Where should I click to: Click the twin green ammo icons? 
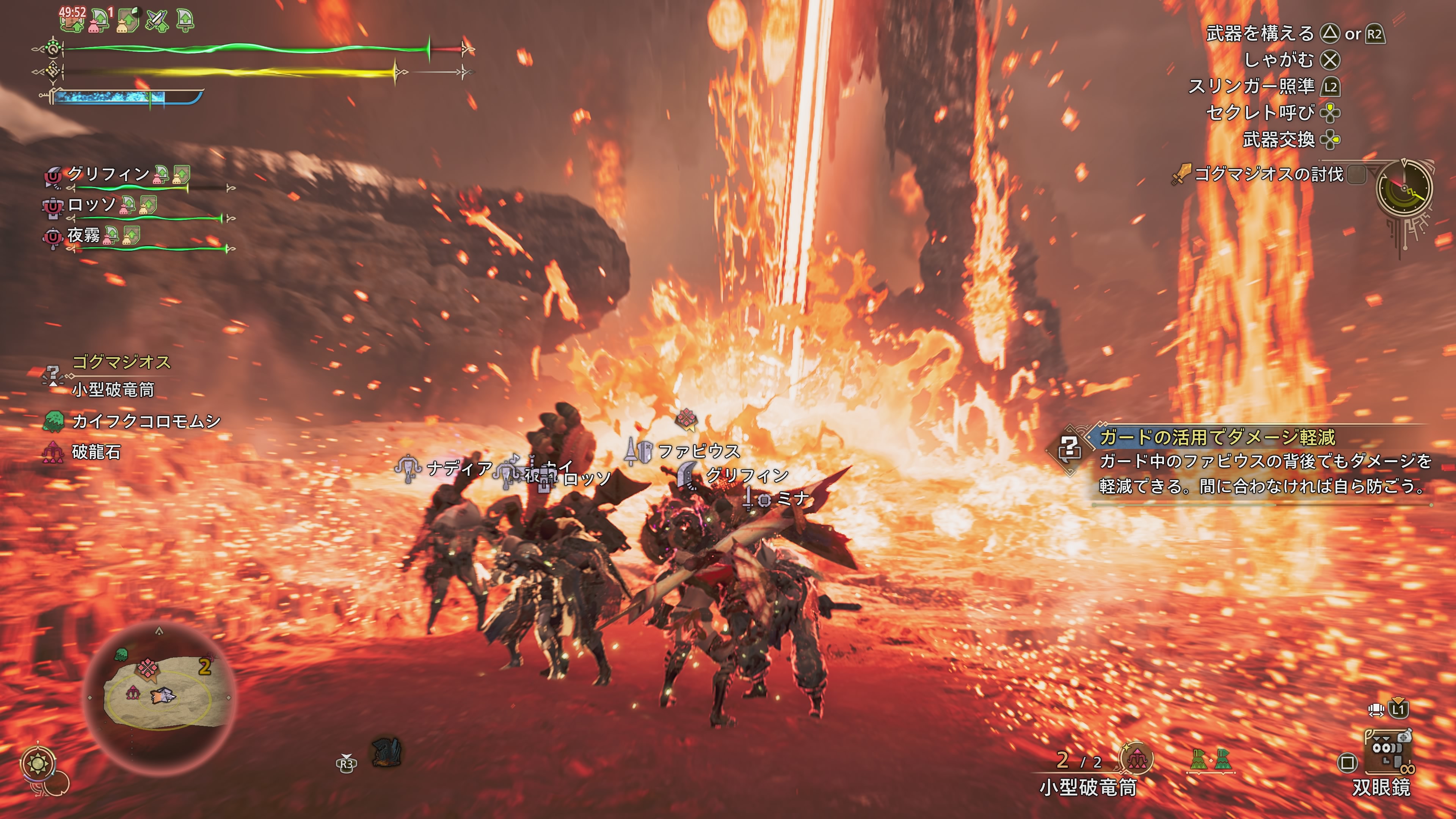click(x=1210, y=760)
